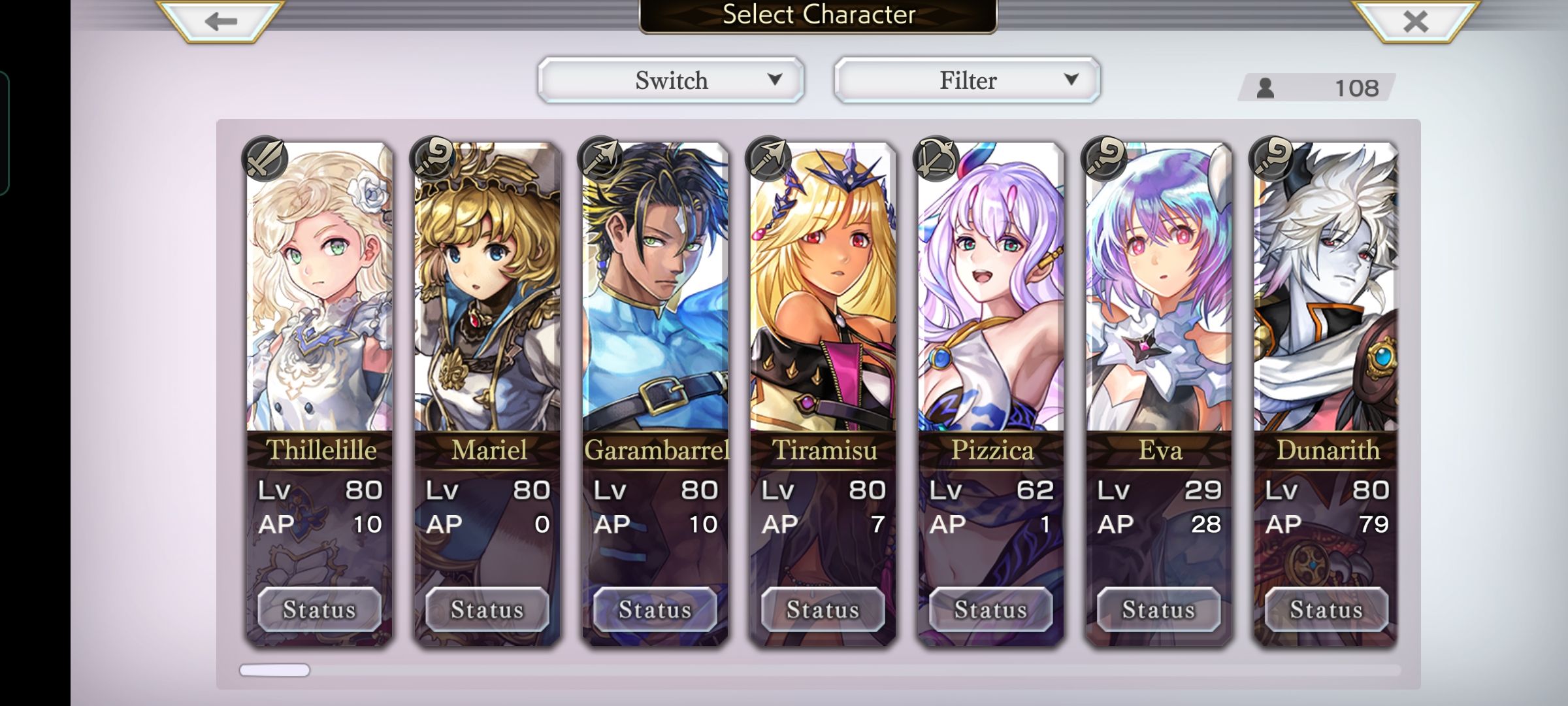The width and height of the screenshot is (1568, 706).
Task: Show Dunarith's Status
Action: point(1326,609)
